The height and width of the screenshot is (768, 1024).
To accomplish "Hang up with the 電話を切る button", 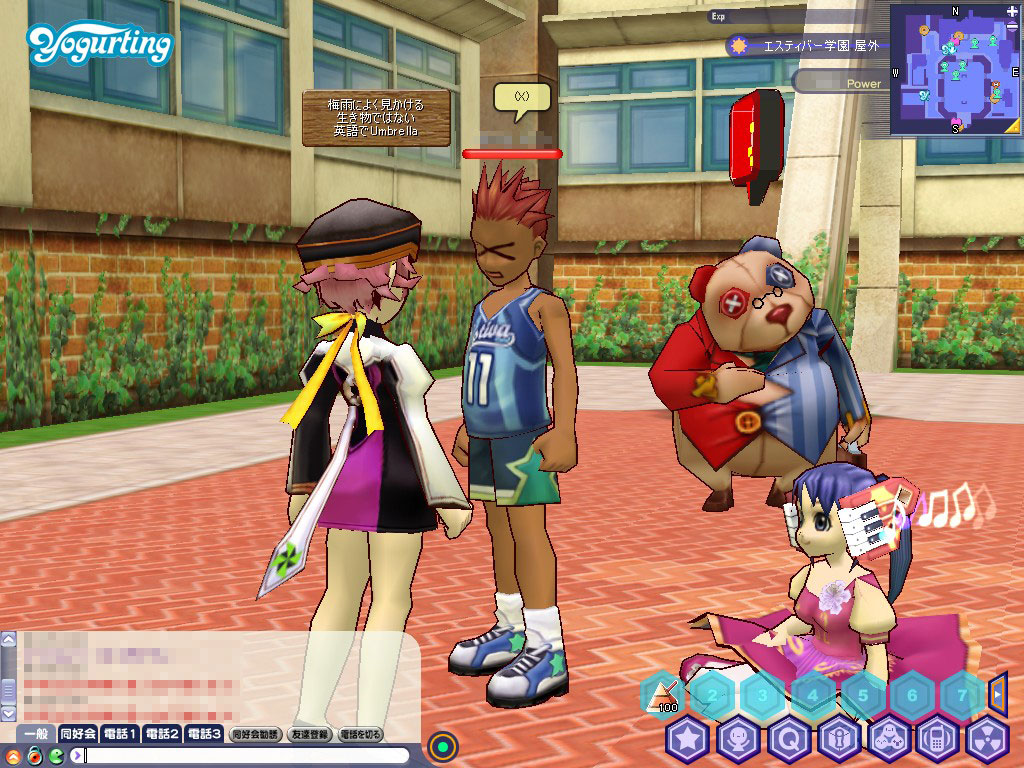I will click(x=361, y=734).
